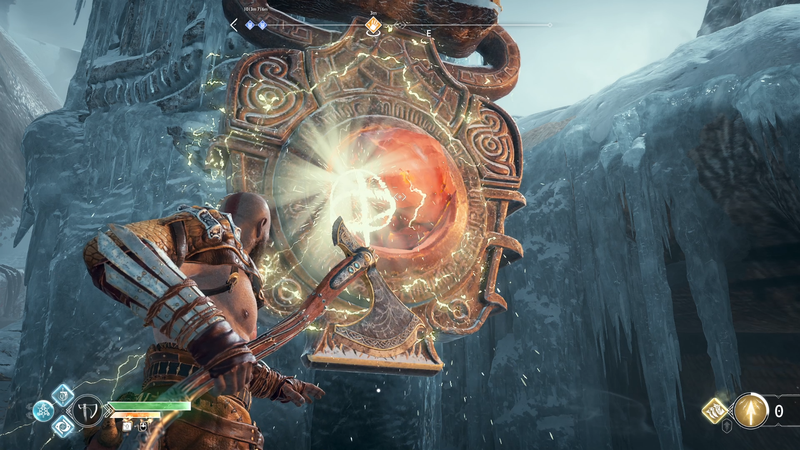Select the left blue diamond compass marker
This screenshot has height=450, width=800.
point(250,24)
